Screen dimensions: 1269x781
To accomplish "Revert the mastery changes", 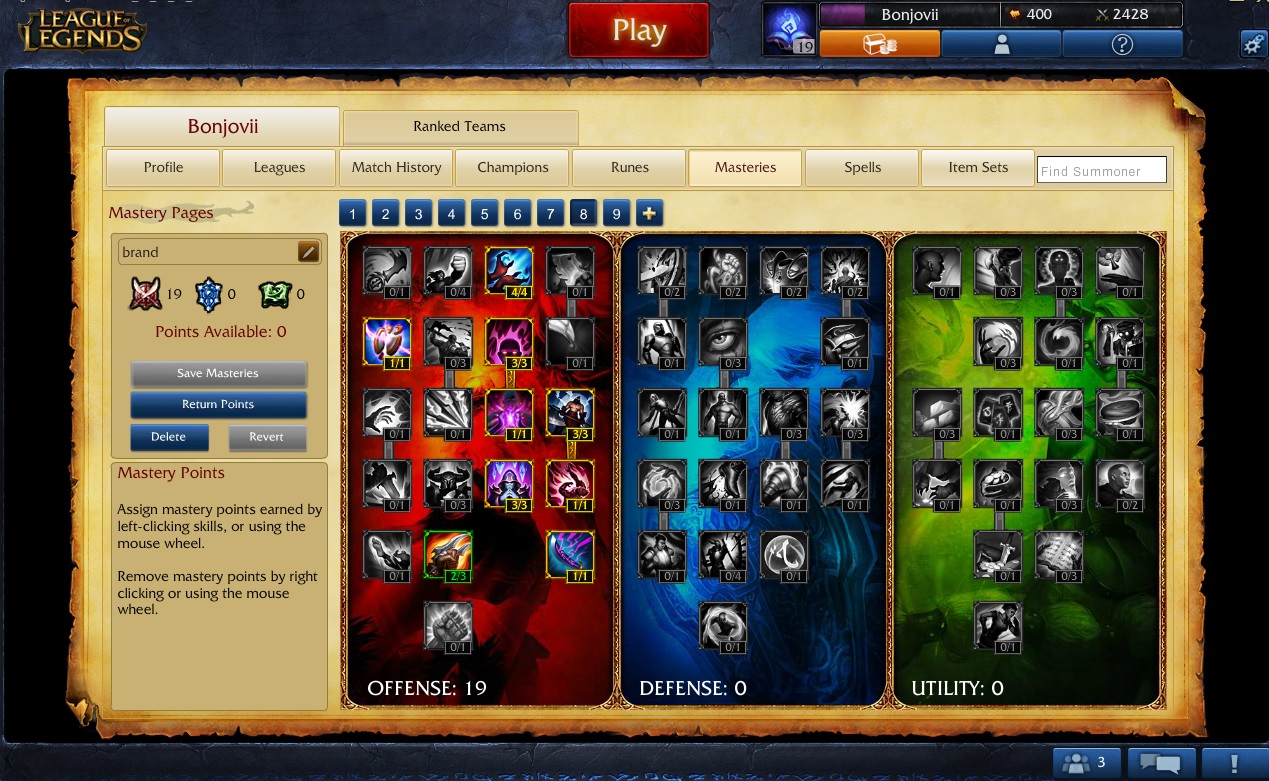I will click(266, 437).
